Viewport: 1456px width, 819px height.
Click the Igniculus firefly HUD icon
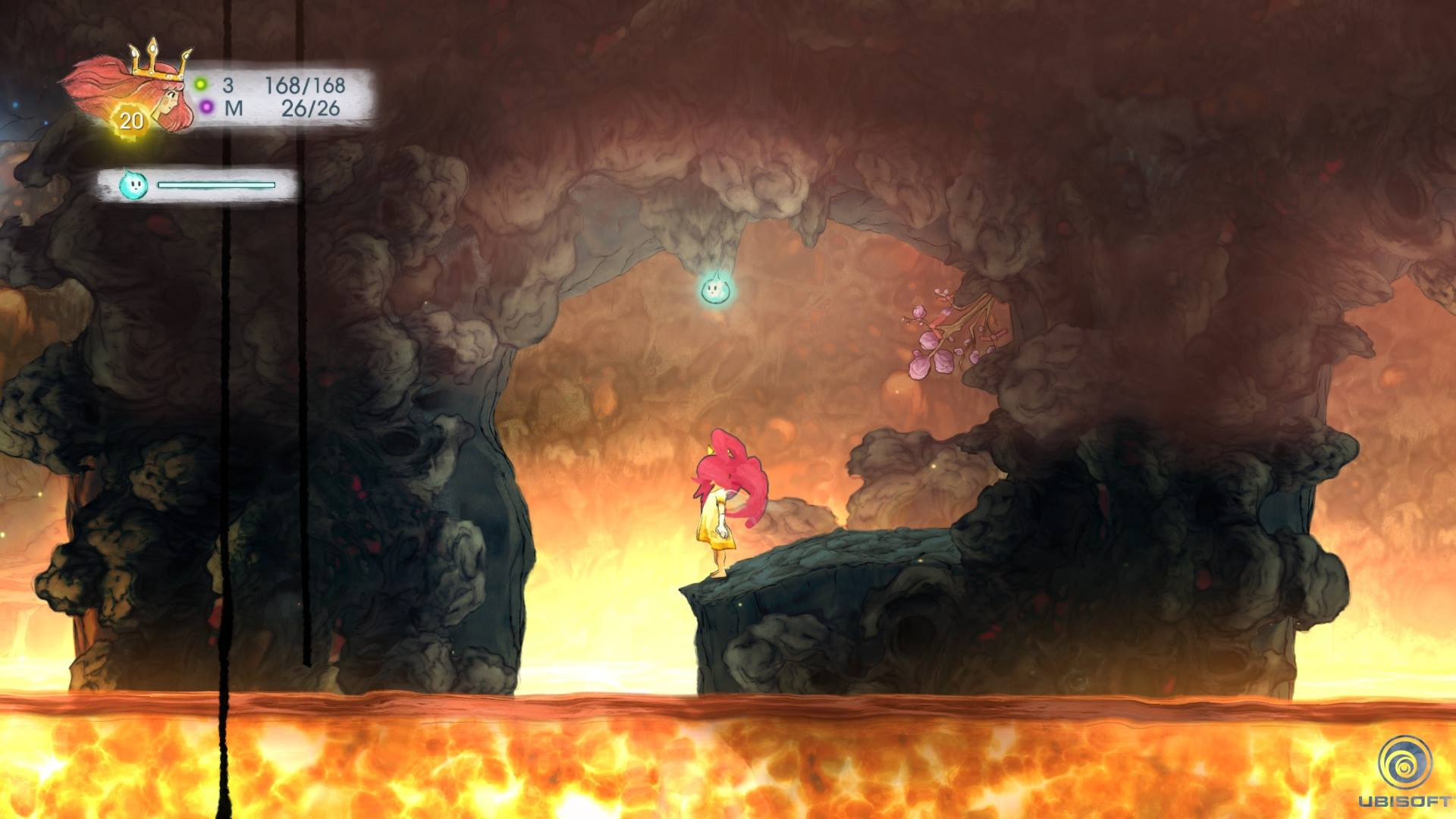pos(132,184)
